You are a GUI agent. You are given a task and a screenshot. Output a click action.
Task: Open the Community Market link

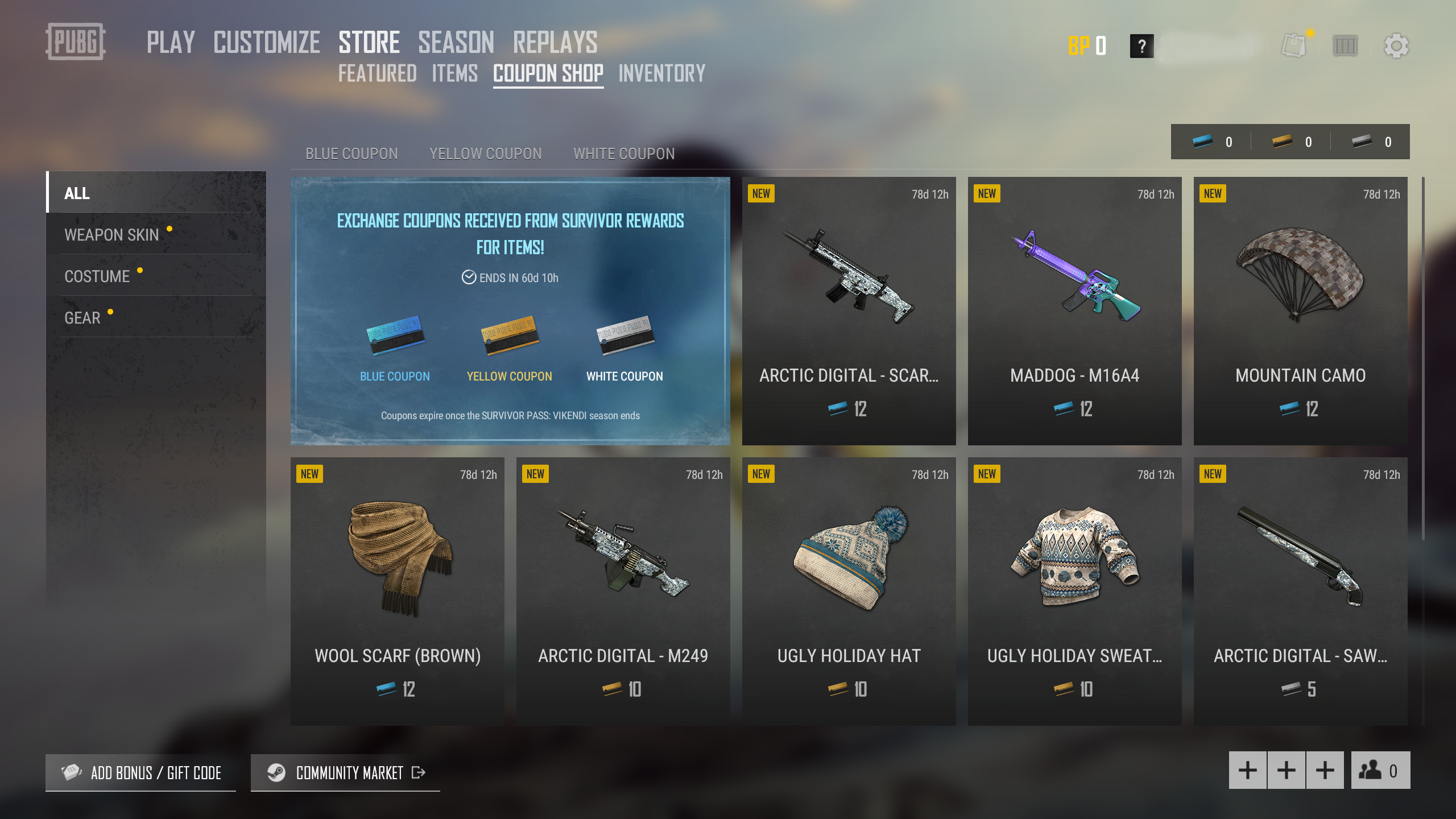click(x=345, y=772)
